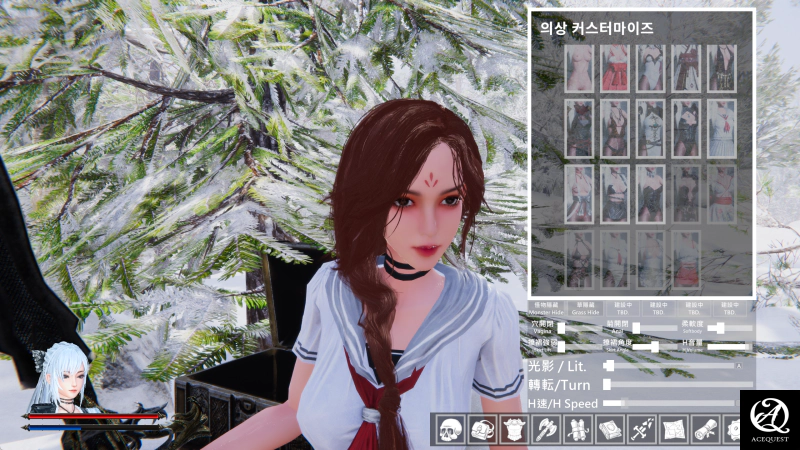
Task: Click the Skirt Angle slider
Action: pos(654,347)
